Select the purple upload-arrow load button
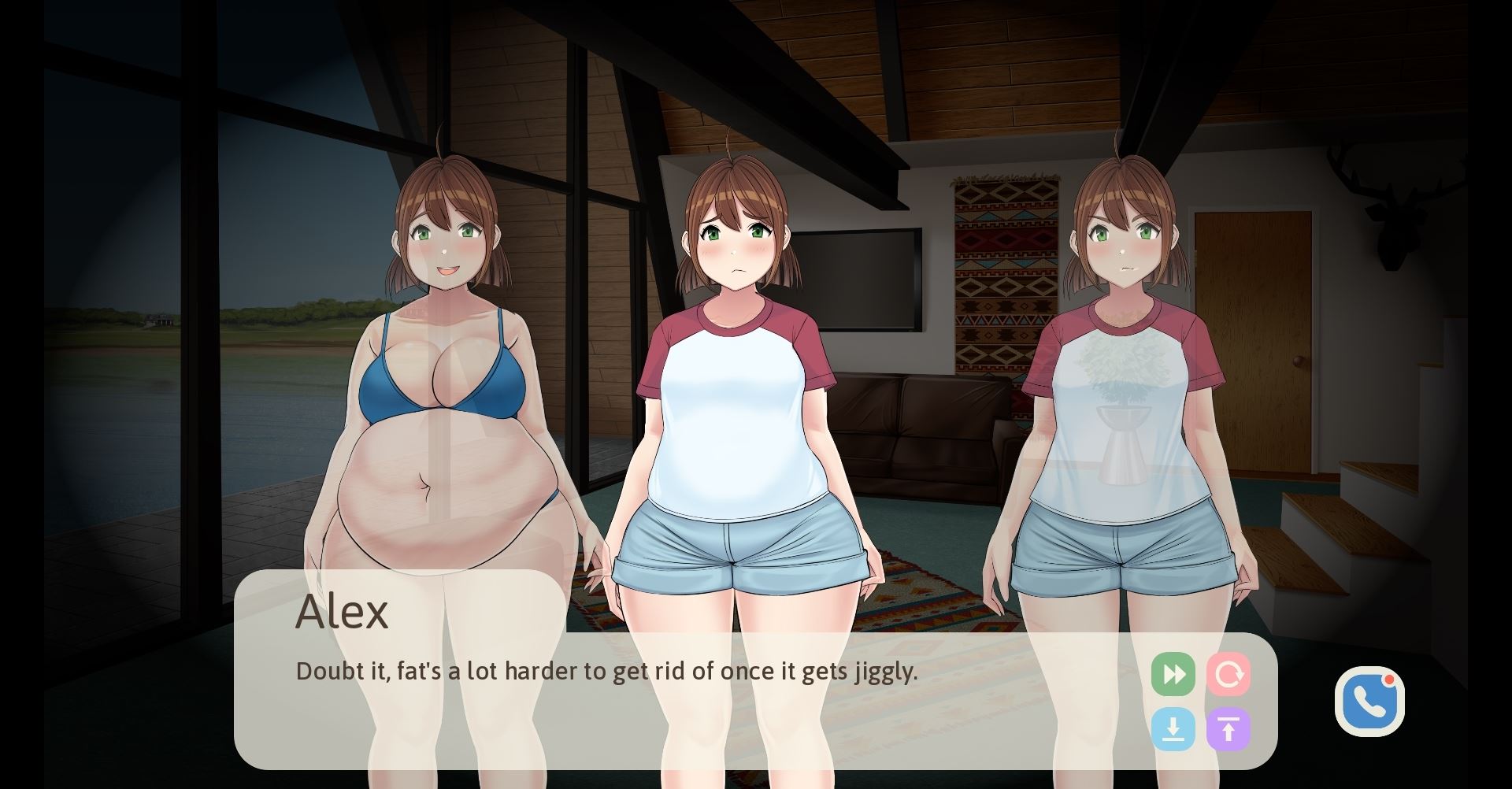The width and height of the screenshot is (1512, 789). tap(1228, 729)
